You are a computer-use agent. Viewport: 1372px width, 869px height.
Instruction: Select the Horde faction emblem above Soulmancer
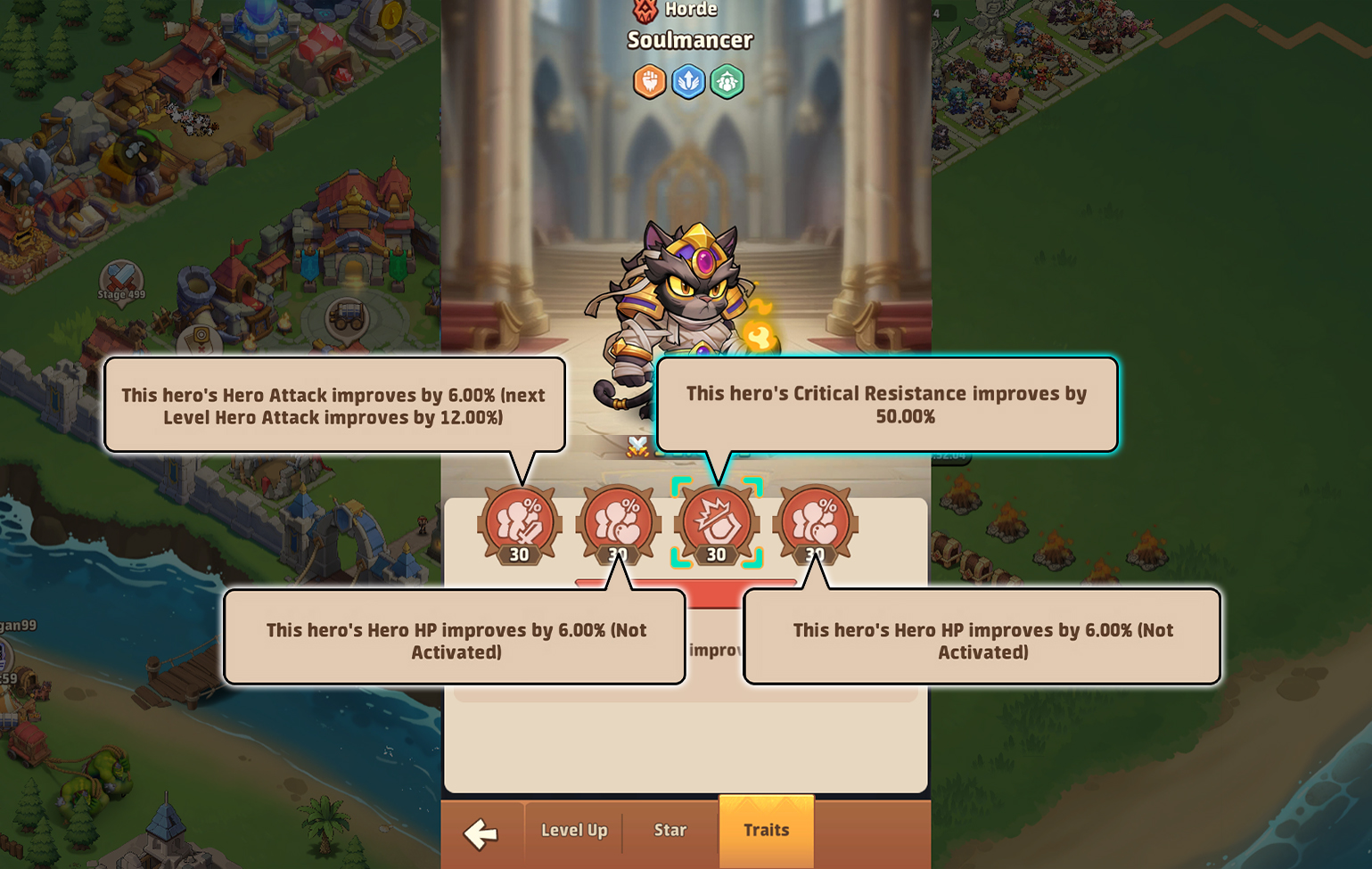pyautogui.click(x=645, y=10)
